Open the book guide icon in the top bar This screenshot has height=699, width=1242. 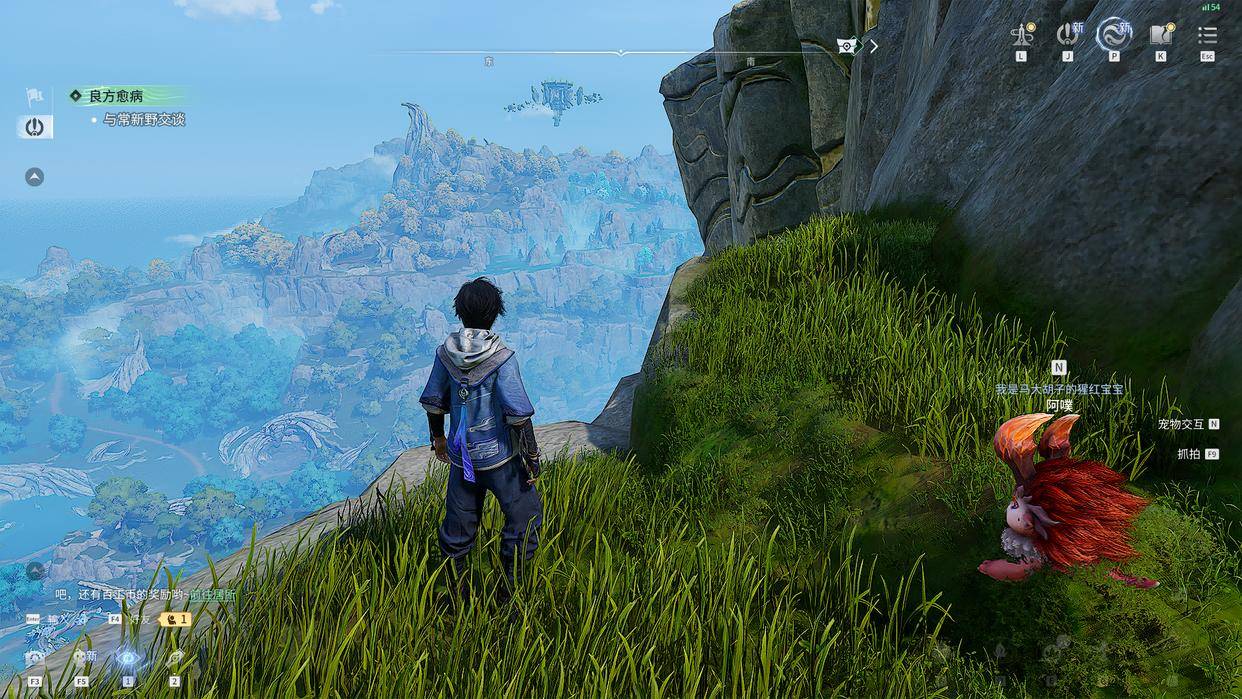point(1160,35)
